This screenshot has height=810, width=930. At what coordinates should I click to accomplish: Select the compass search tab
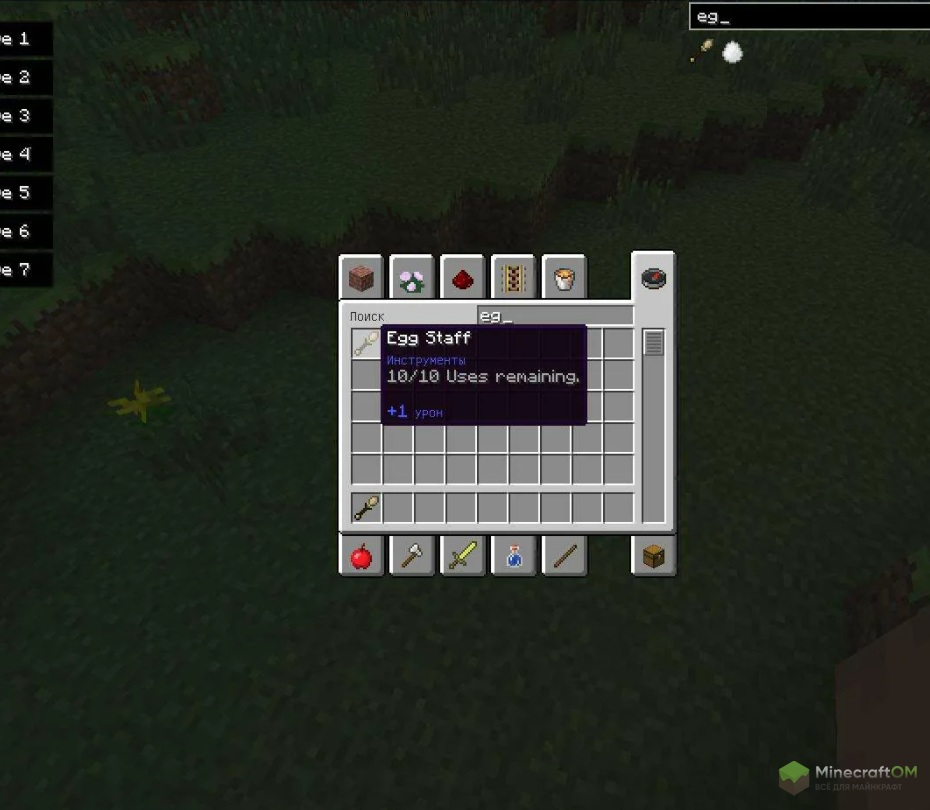click(653, 278)
